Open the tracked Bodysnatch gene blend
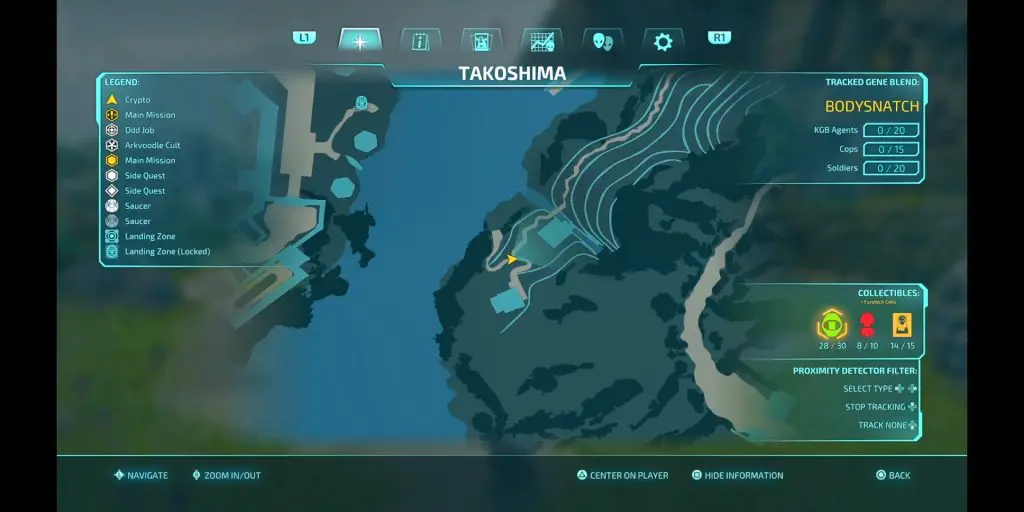Viewport: 1024px width, 512px height. pyautogui.click(x=872, y=106)
